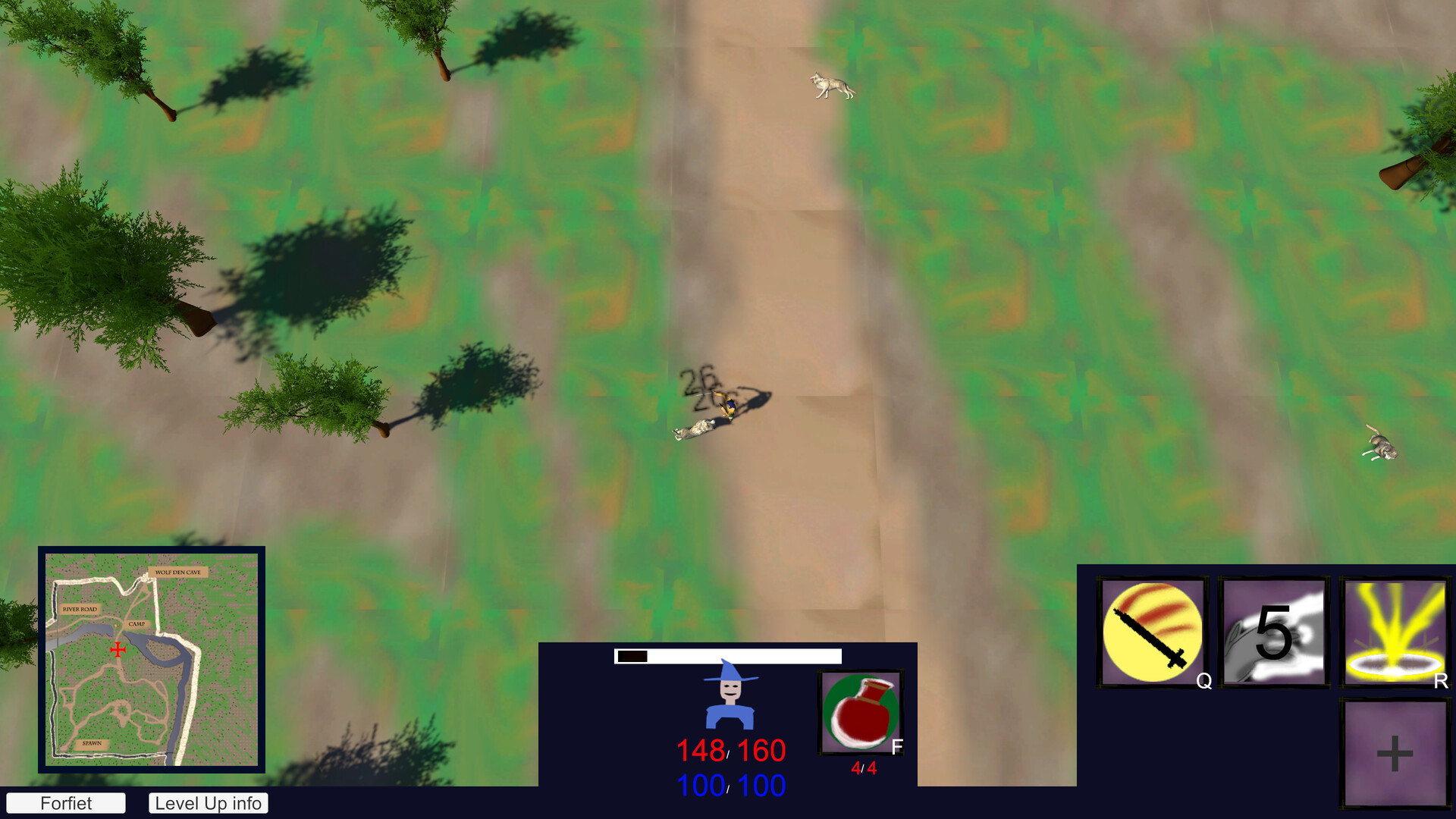
Task: Click the River Road minimap label
Action: [79, 608]
